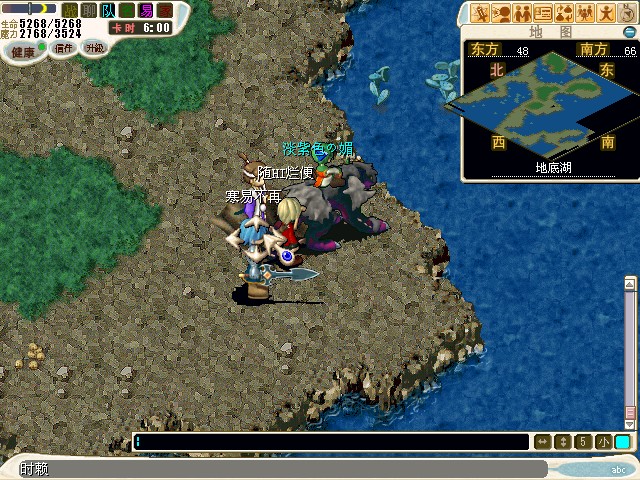Focus the chat text input bar

coord(330,442)
